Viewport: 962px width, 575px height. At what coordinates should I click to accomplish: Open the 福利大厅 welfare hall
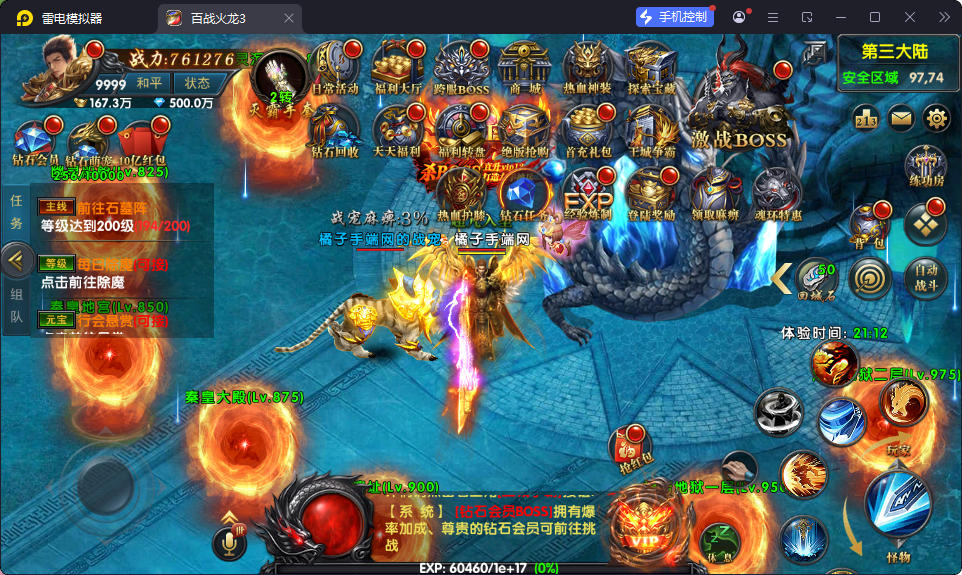tap(398, 68)
